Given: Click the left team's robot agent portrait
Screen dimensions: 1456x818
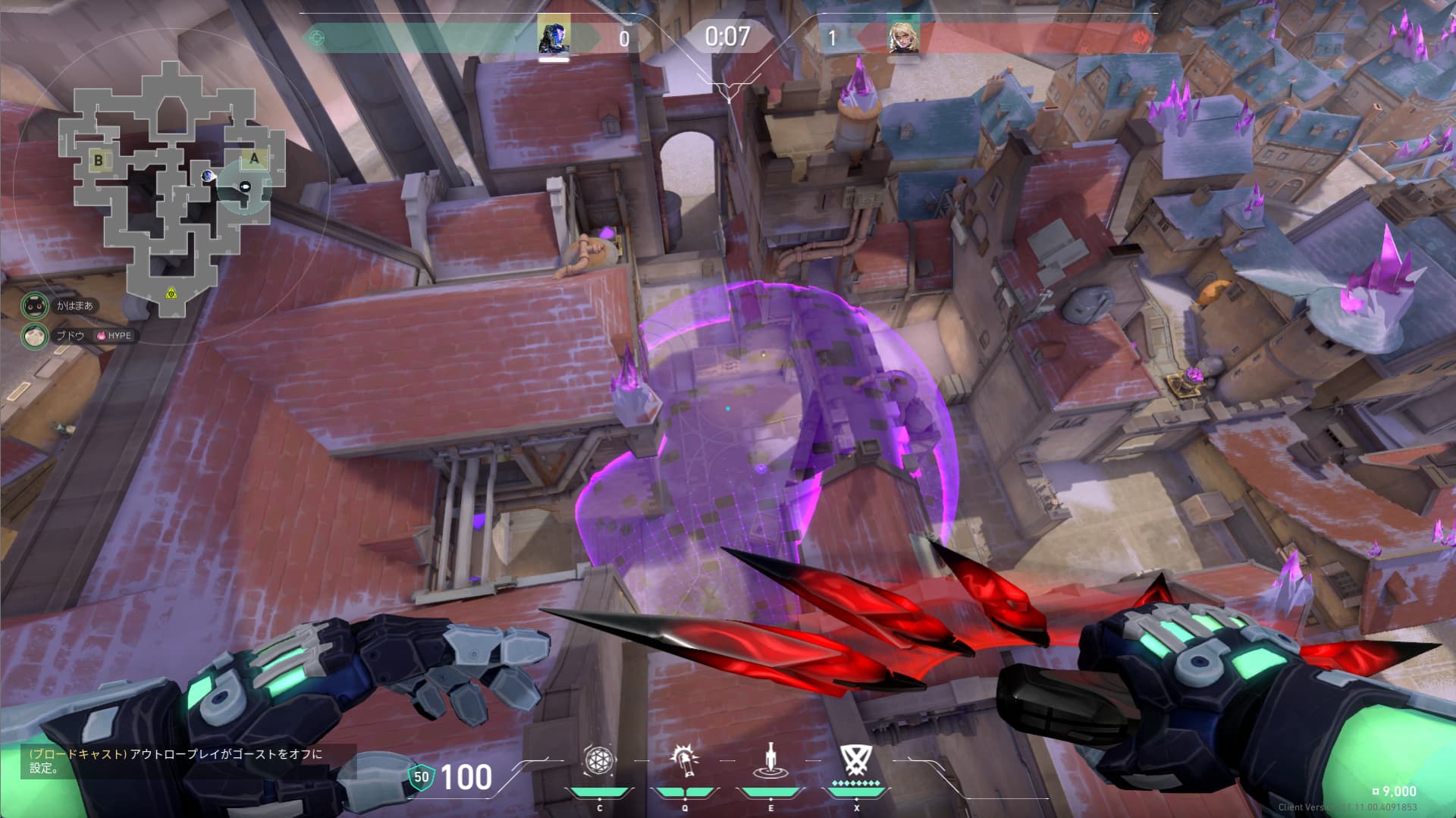Looking at the screenshot, I should [554, 36].
